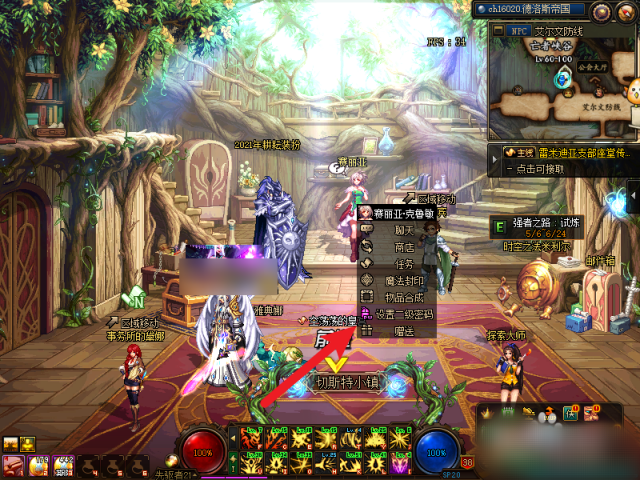Accept the 雷米迪亚支部座堂 main quest tracker entry

pyautogui.click(x=565, y=153)
